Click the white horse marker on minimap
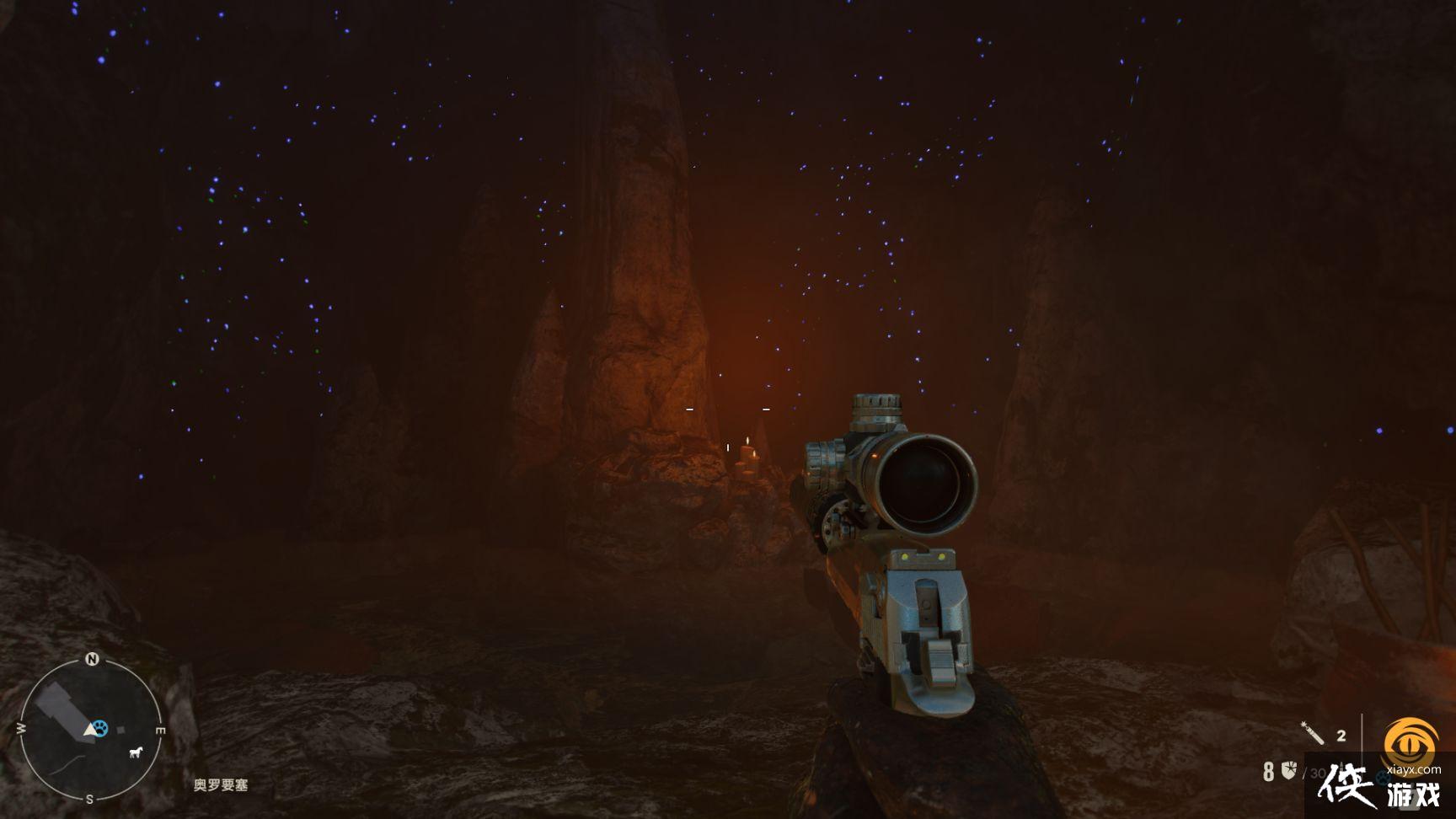This screenshot has width=1456, height=819. [x=136, y=752]
